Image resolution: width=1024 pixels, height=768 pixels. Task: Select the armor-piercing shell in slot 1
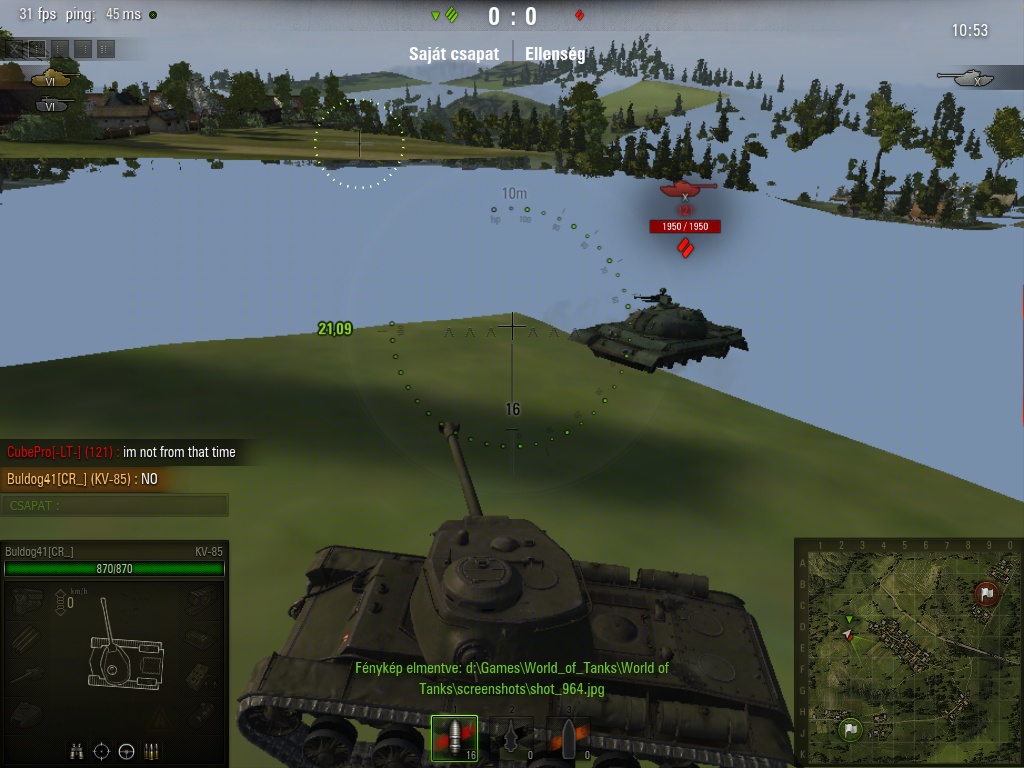[x=454, y=739]
